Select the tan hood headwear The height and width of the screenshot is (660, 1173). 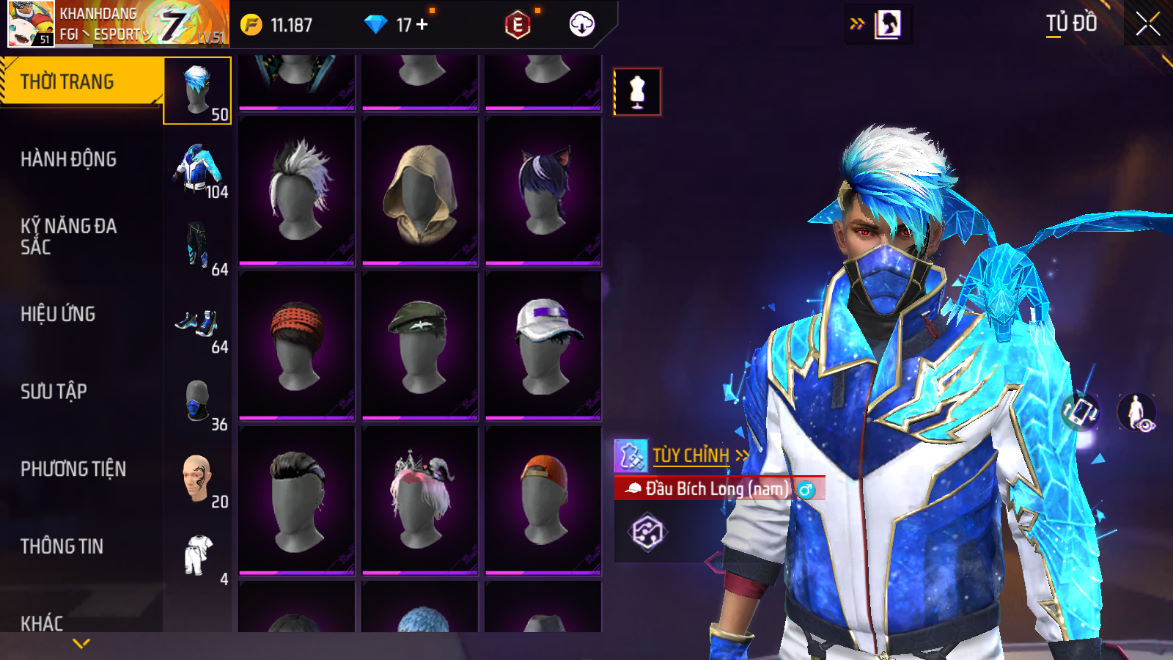tap(420, 190)
